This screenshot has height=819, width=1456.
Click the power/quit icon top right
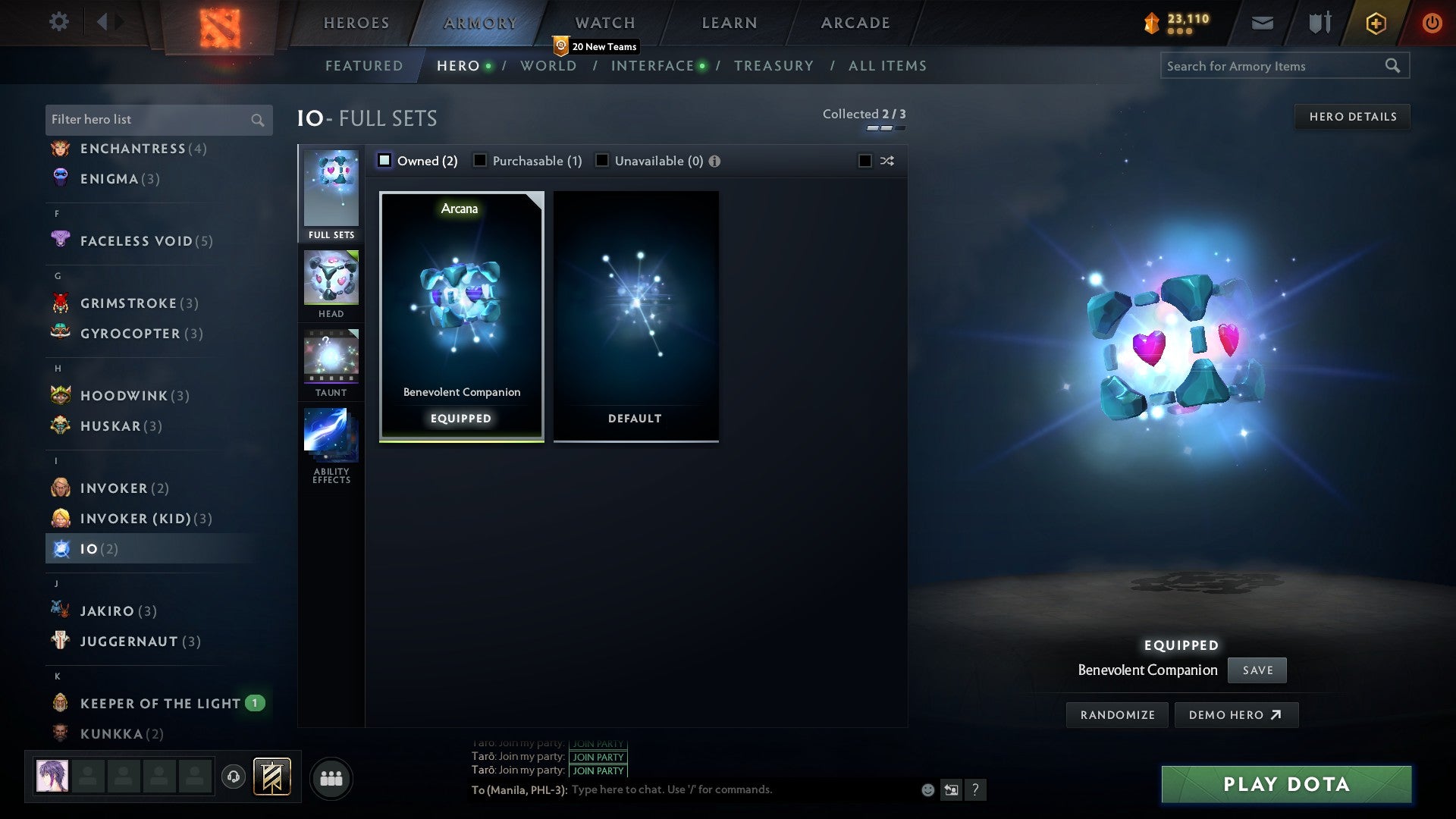(1432, 22)
